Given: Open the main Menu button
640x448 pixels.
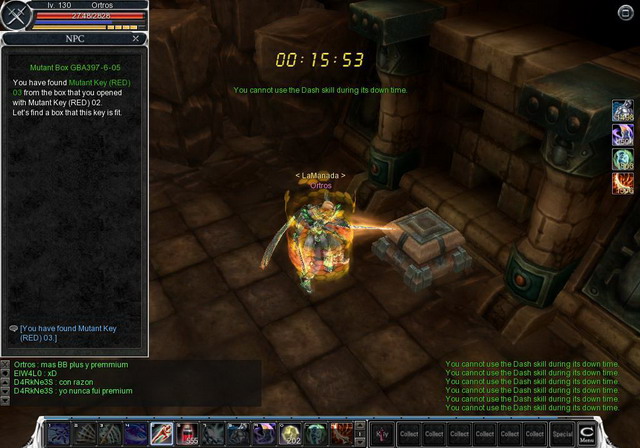Looking at the screenshot, I should coord(588,433).
